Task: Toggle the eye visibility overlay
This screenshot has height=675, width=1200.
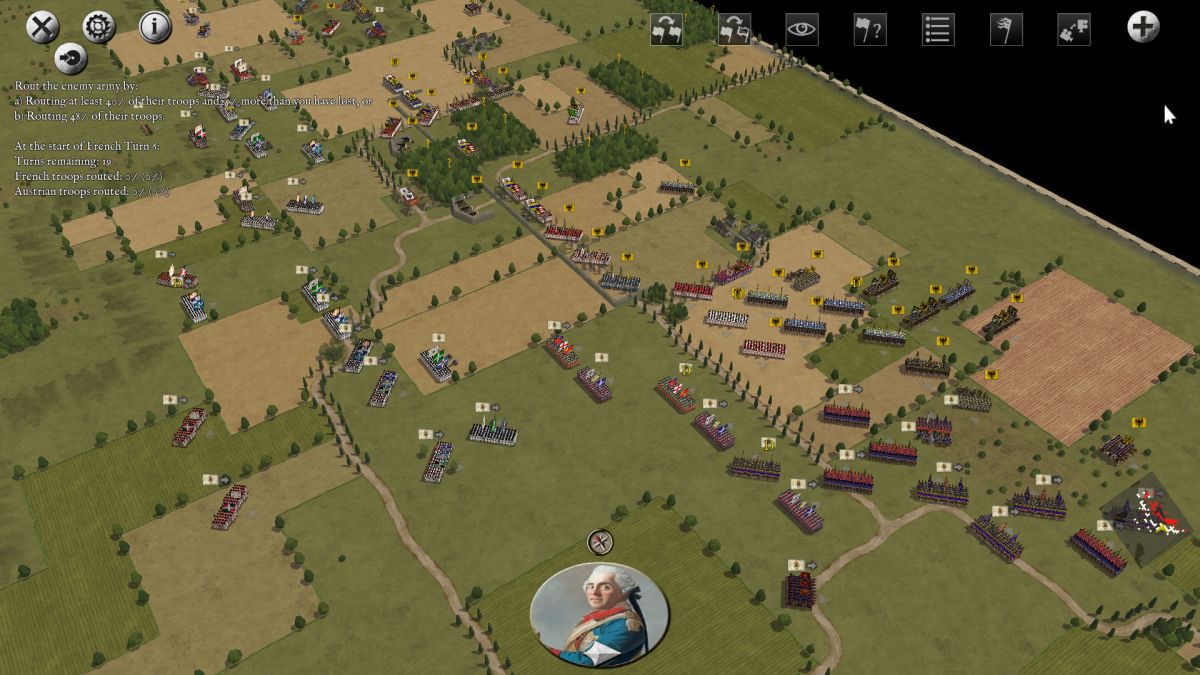Action: pyautogui.click(x=802, y=29)
